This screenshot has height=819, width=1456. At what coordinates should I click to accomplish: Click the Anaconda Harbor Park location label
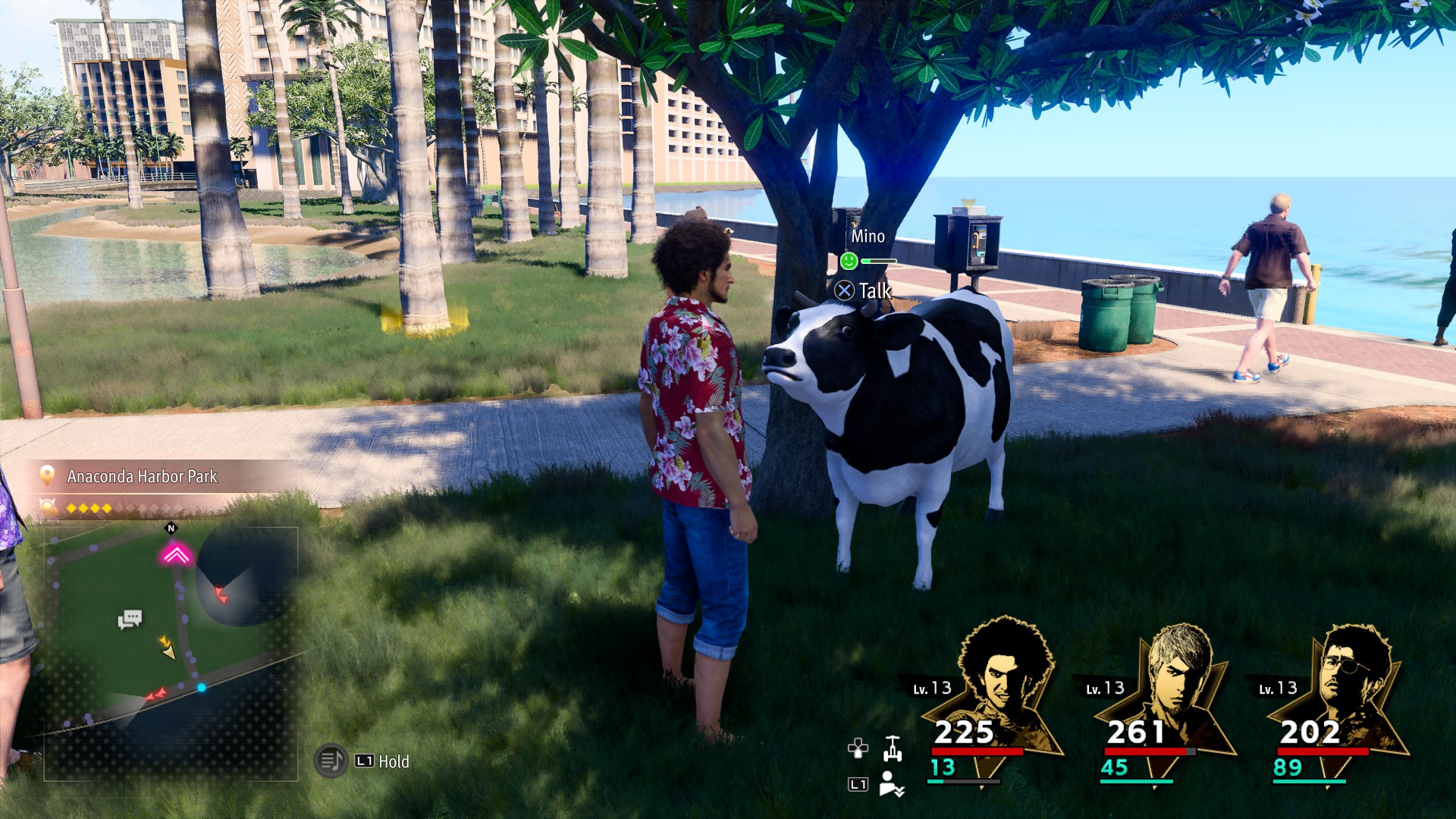tap(142, 476)
